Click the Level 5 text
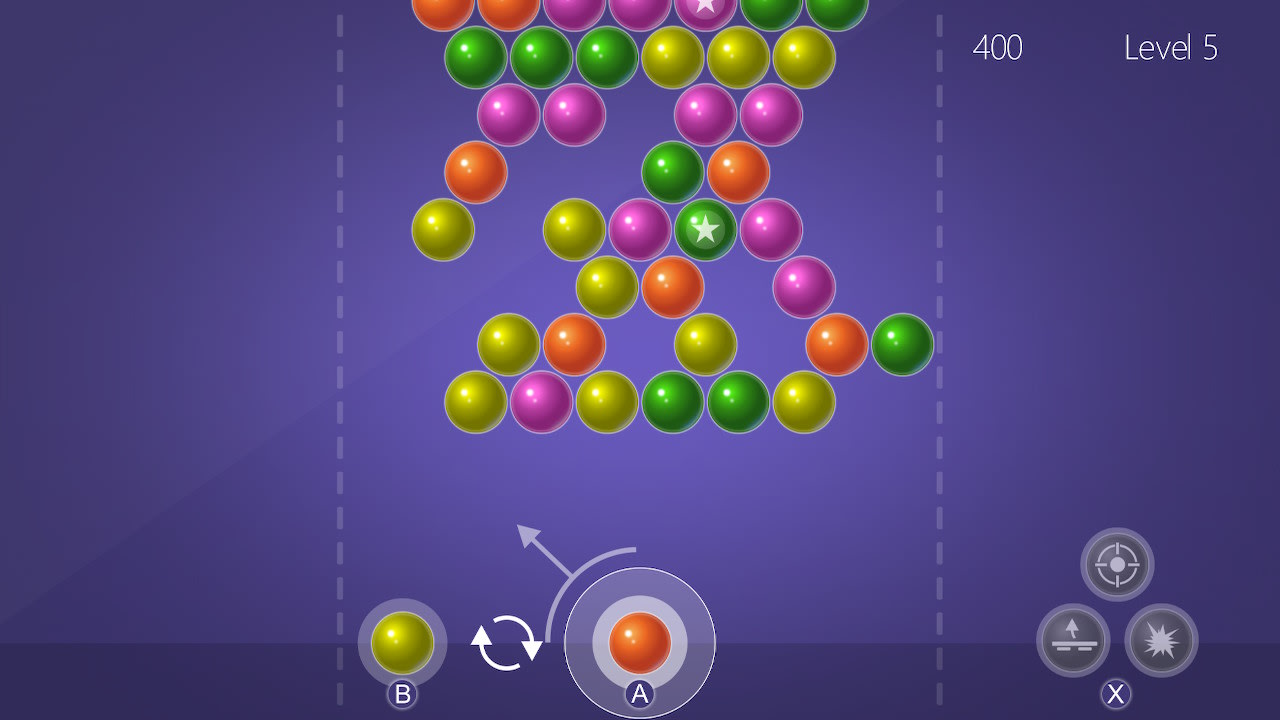The height and width of the screenshot is (720, 1280). click(1172, 48)
